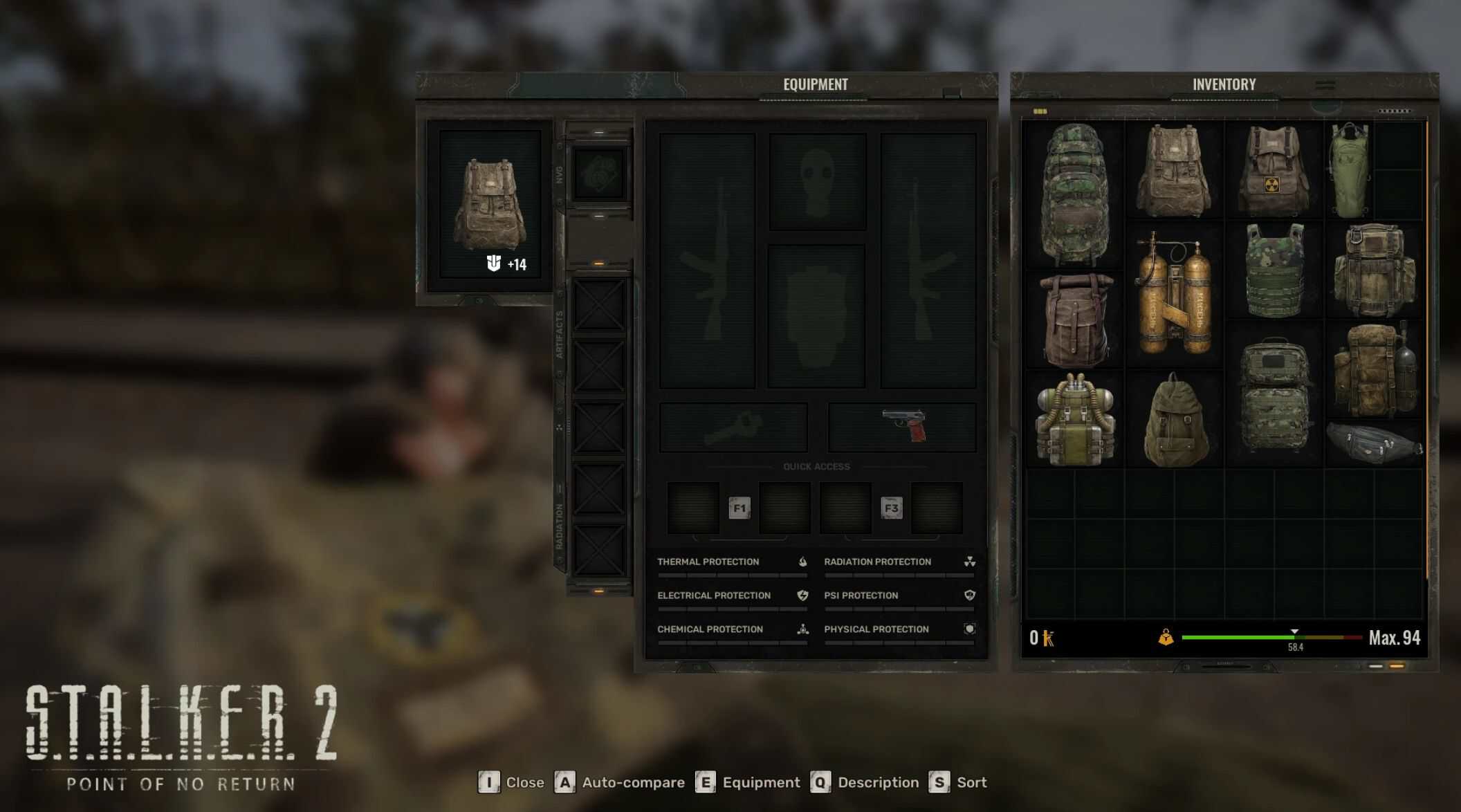Pick the plain olive canvas rucksack
The image size is (1461, 812).
(1175, 420)
